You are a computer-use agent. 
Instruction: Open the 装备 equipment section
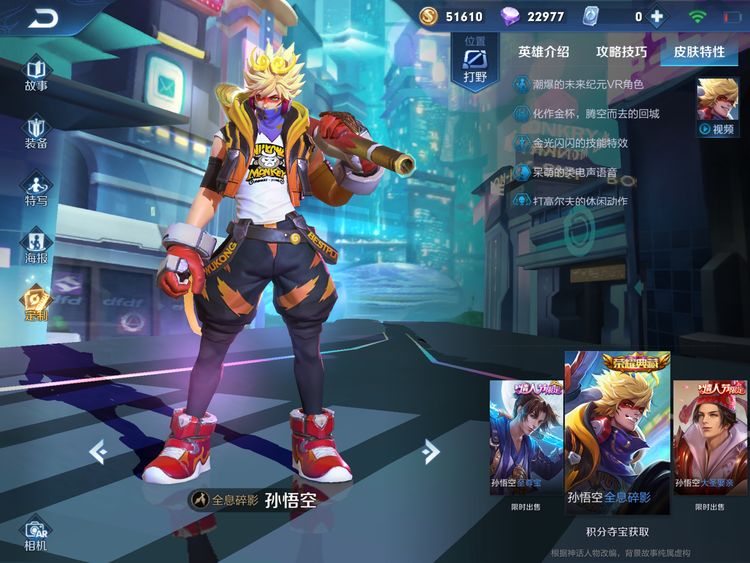pos(36,133)
